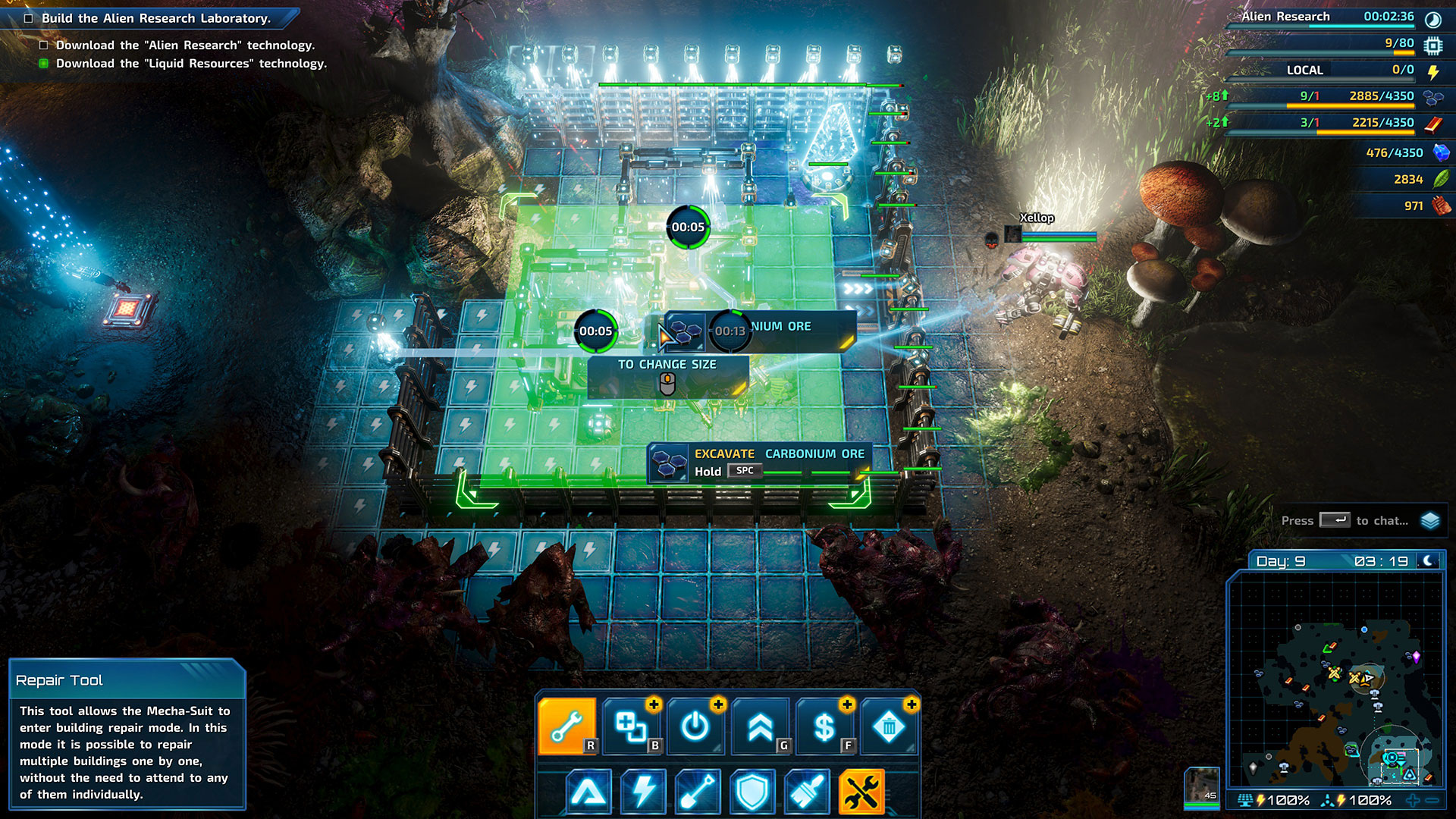This screenshot has width=1456, height=819.
Task: Open the chat layers icon
Action: 1430,520
